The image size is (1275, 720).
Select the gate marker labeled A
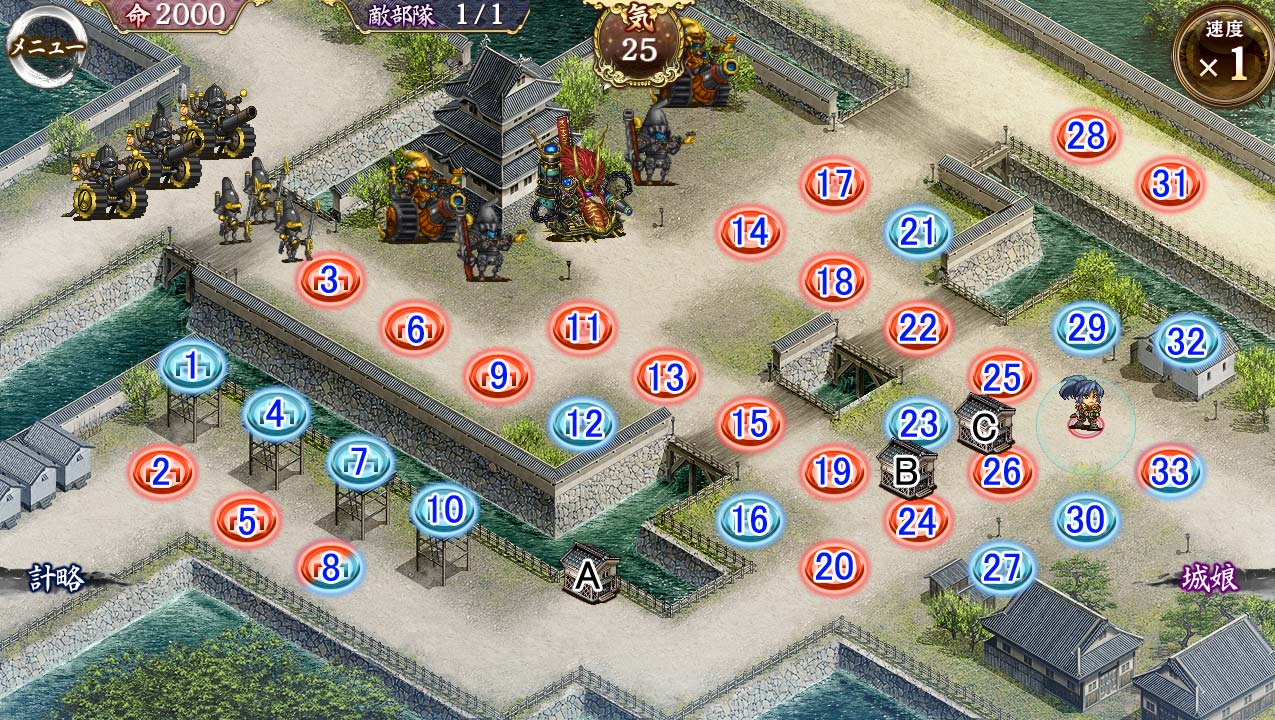(589, 575)
